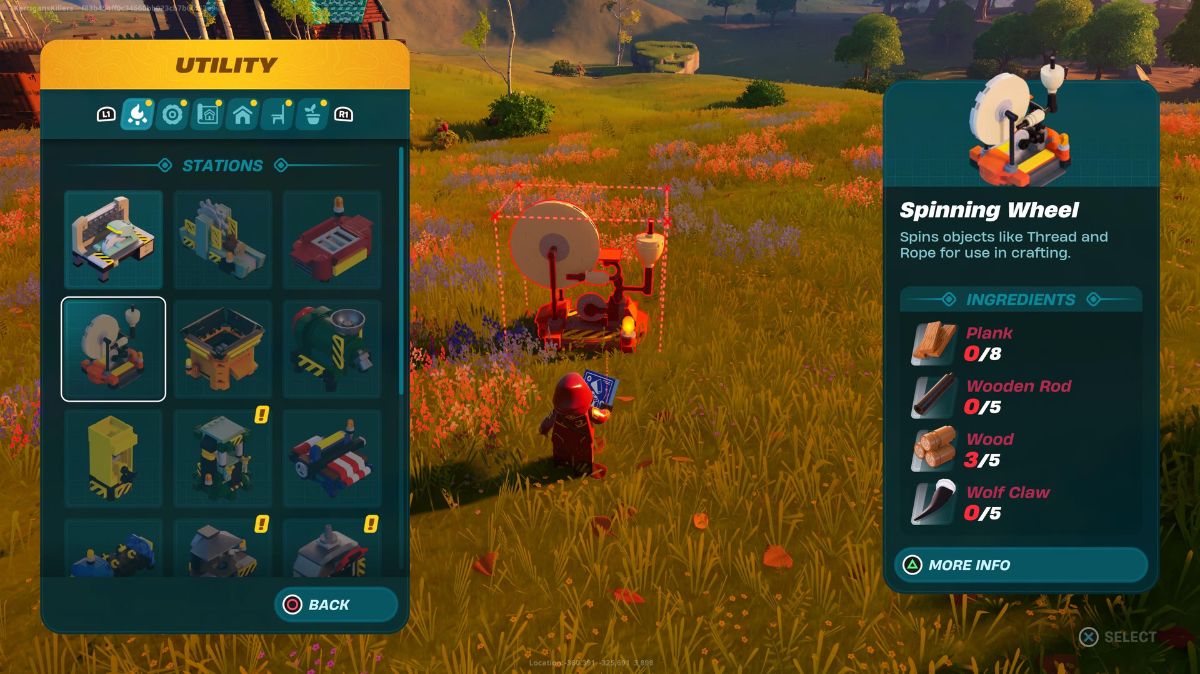The height and width of the screenshot is (674, 1200).
Task: Click the Wooden Rod ingredient row
Action: [1020, 396]
